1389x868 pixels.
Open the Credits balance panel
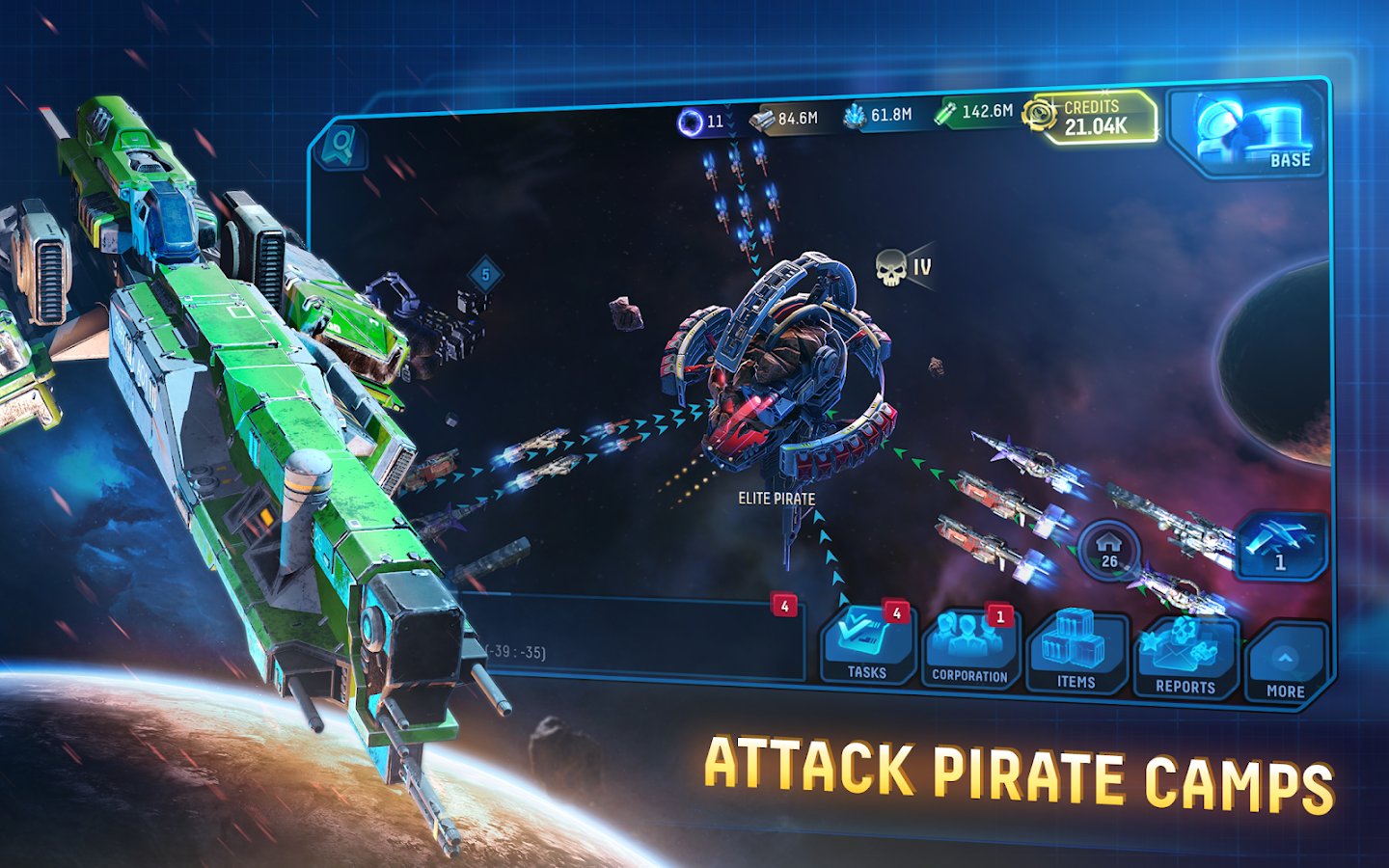[1092, 117]
